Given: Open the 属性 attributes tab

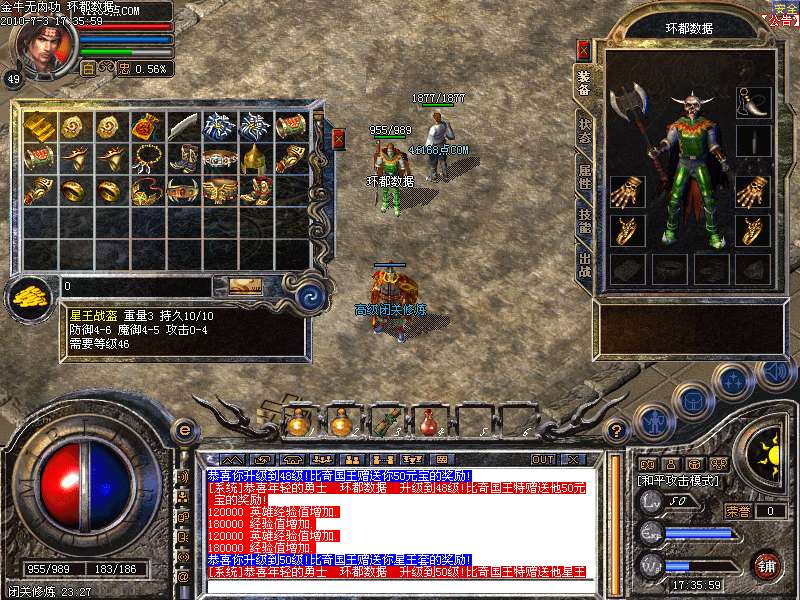Looking at the screenshot, I should click(x=584, y=178).
